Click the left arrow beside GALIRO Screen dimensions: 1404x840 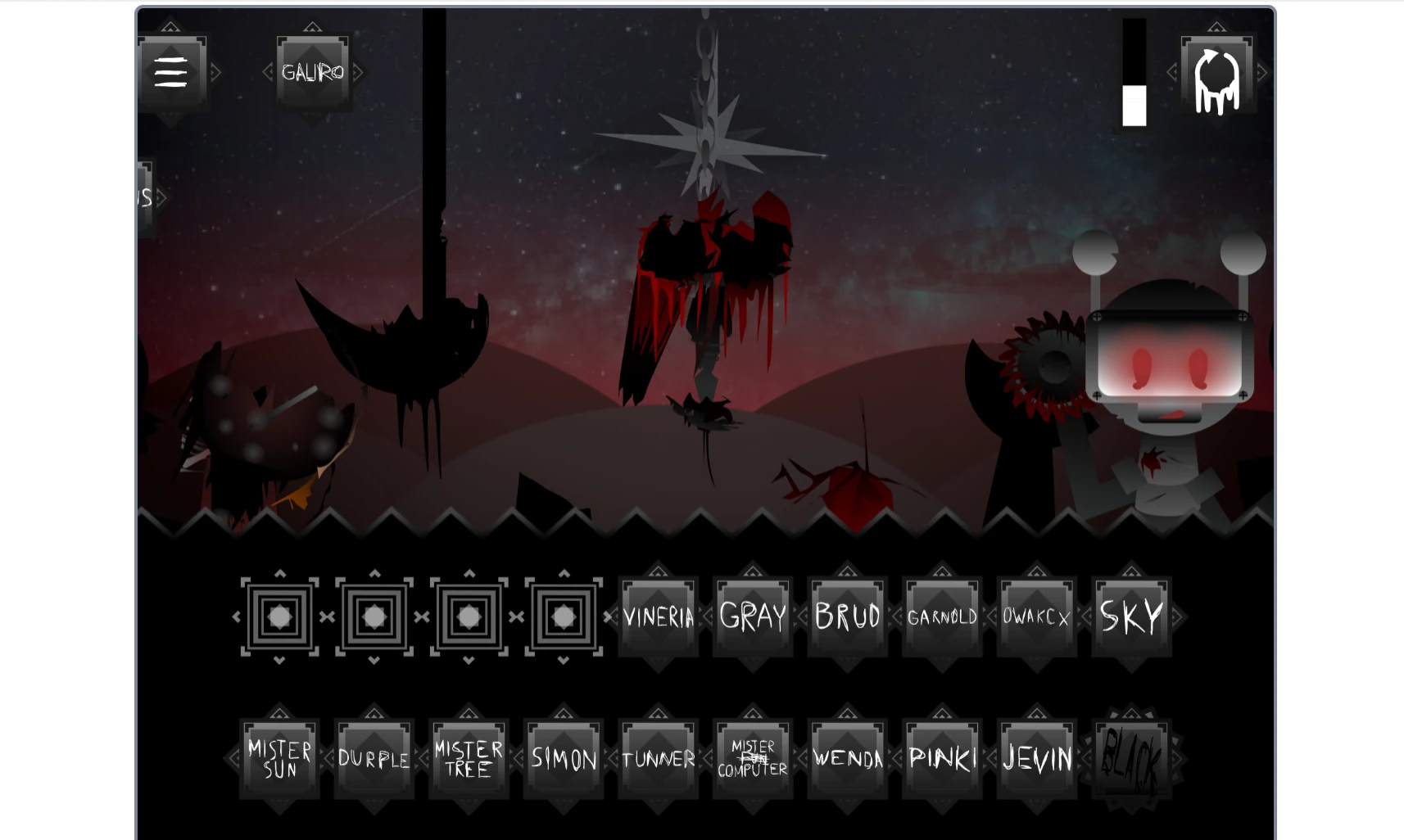269,72
